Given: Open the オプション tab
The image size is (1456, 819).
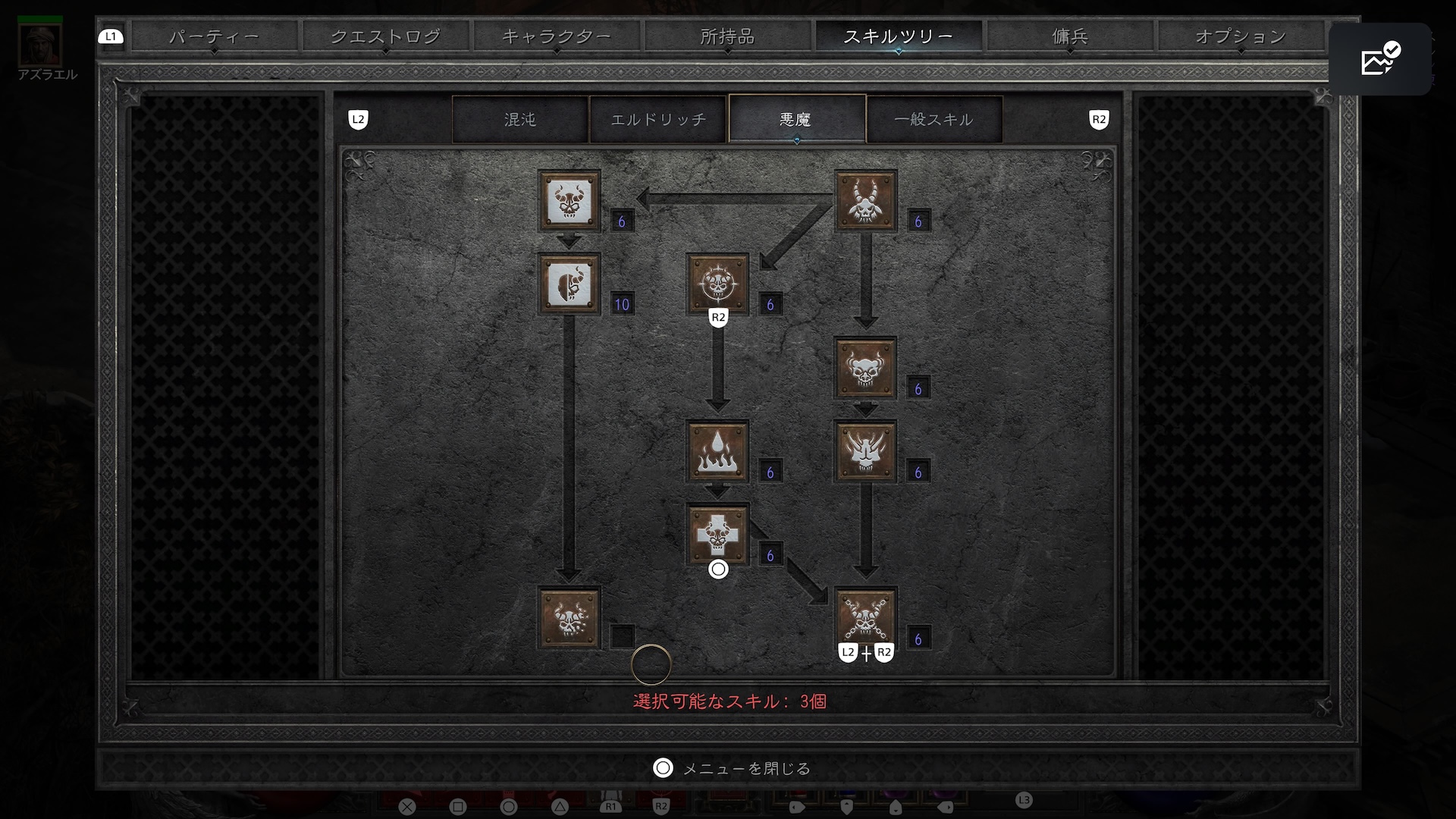Looking at the screenshot, I should tap(1241, 36).
